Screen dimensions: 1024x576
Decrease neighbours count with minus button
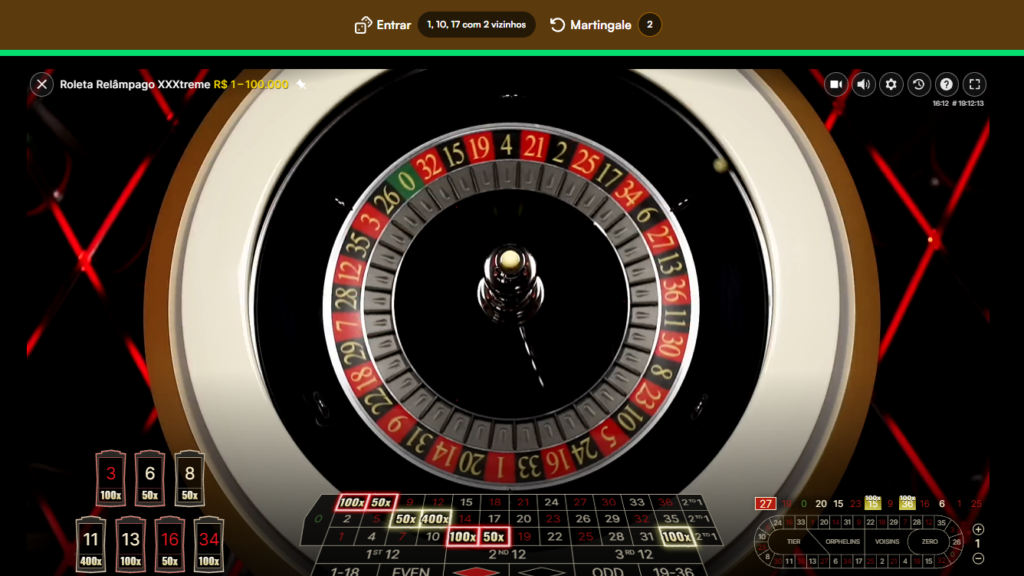pyautogui.click(x=978, y=558)
